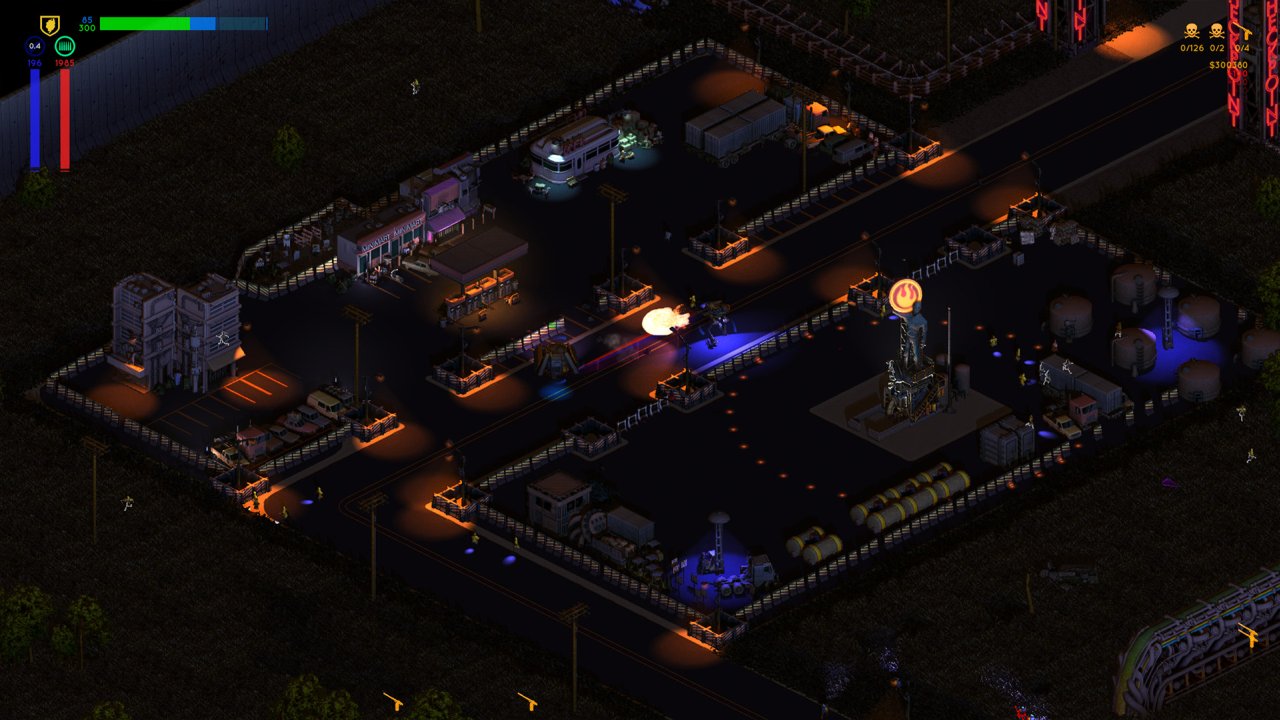1280x720 pixels.
Task: Click the skull icon above the 0/2 counter
Action: tap(1216, 31)
